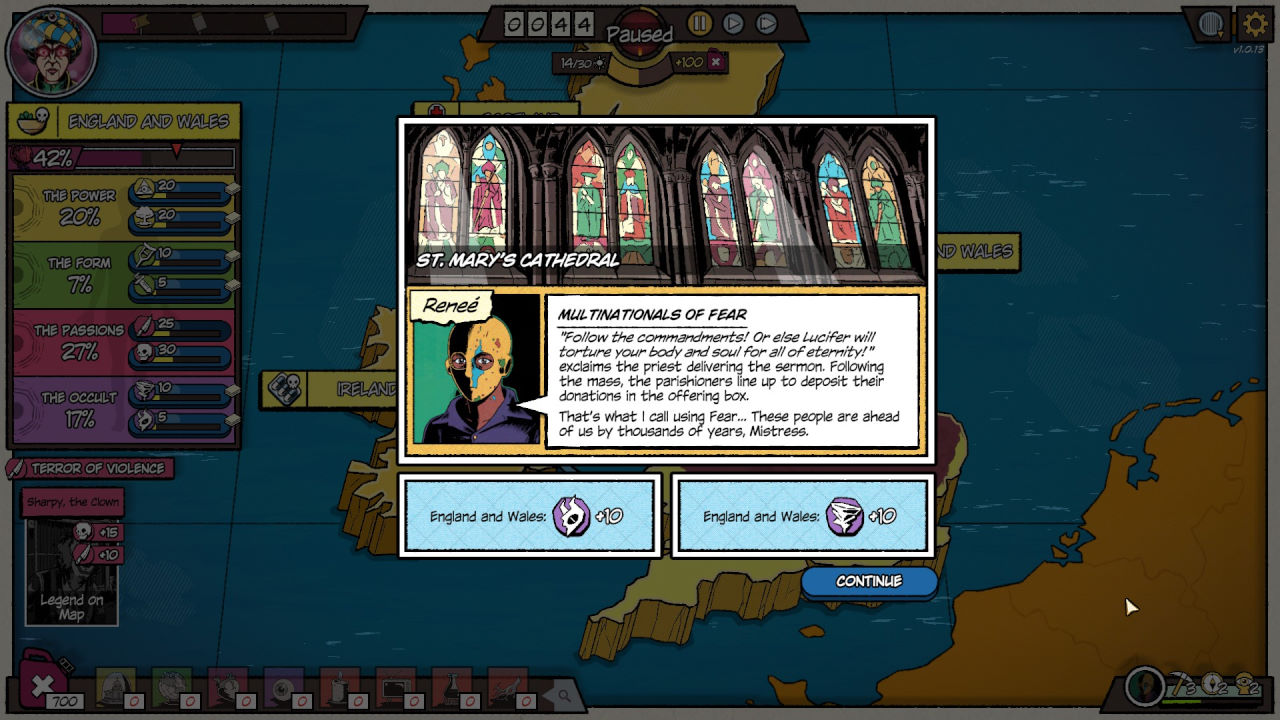Image resolution: width=1280 pixels, height=720 pixels.
Task: Set game speed to normal play
Action: click(x=733, y=23)
